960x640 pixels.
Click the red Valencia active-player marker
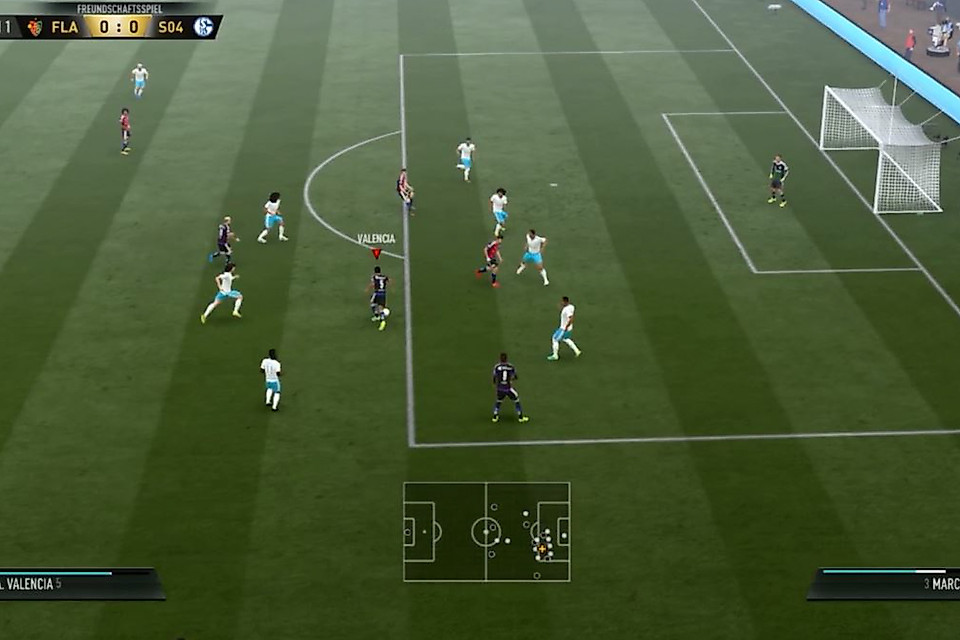[376, 253]
